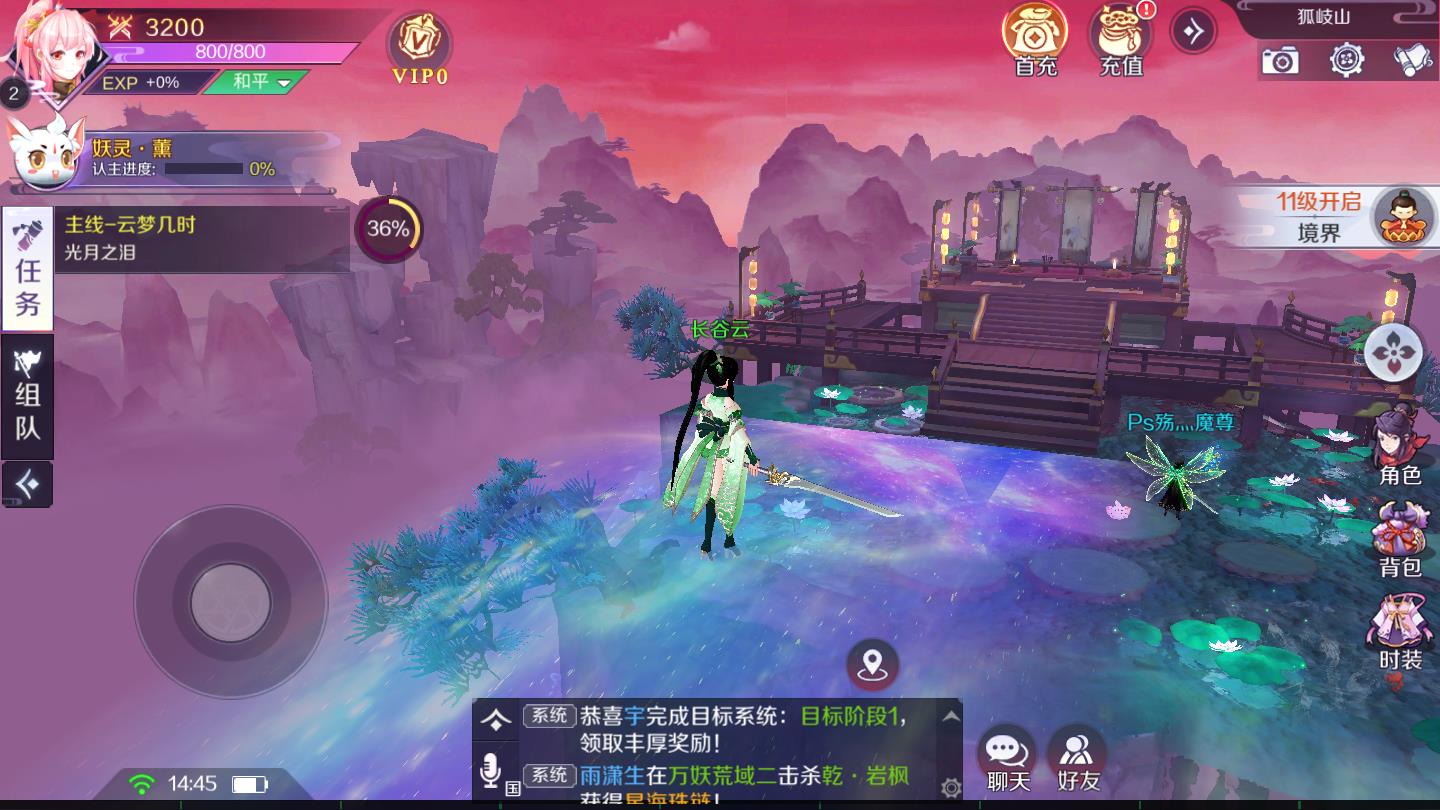The width and height of the screenshot is (1440, 810).
Task: Open settings via the gear icon top right
Action: pos(1345,62)
